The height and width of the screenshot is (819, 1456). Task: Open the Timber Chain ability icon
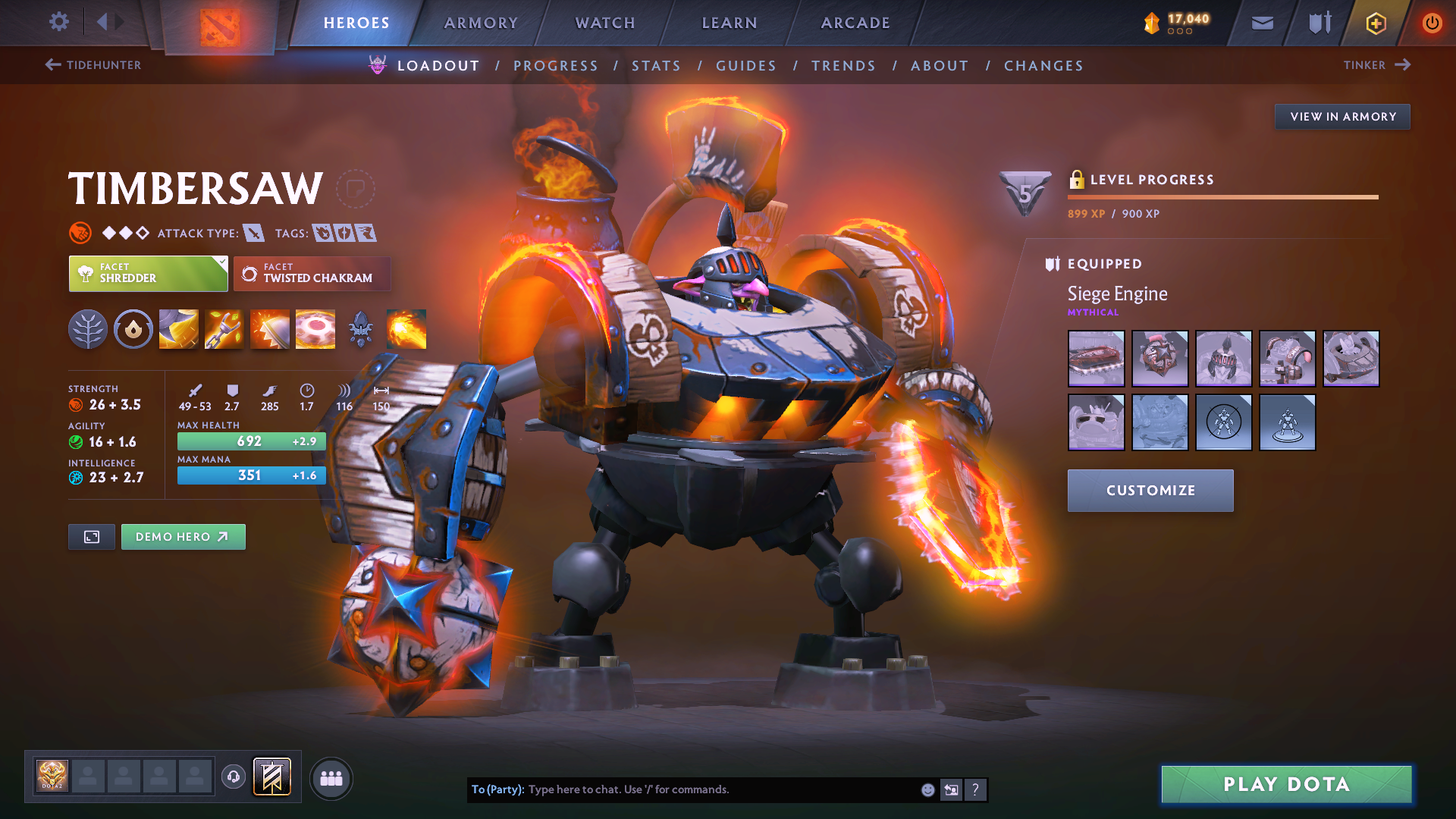(x=224, y=328)
